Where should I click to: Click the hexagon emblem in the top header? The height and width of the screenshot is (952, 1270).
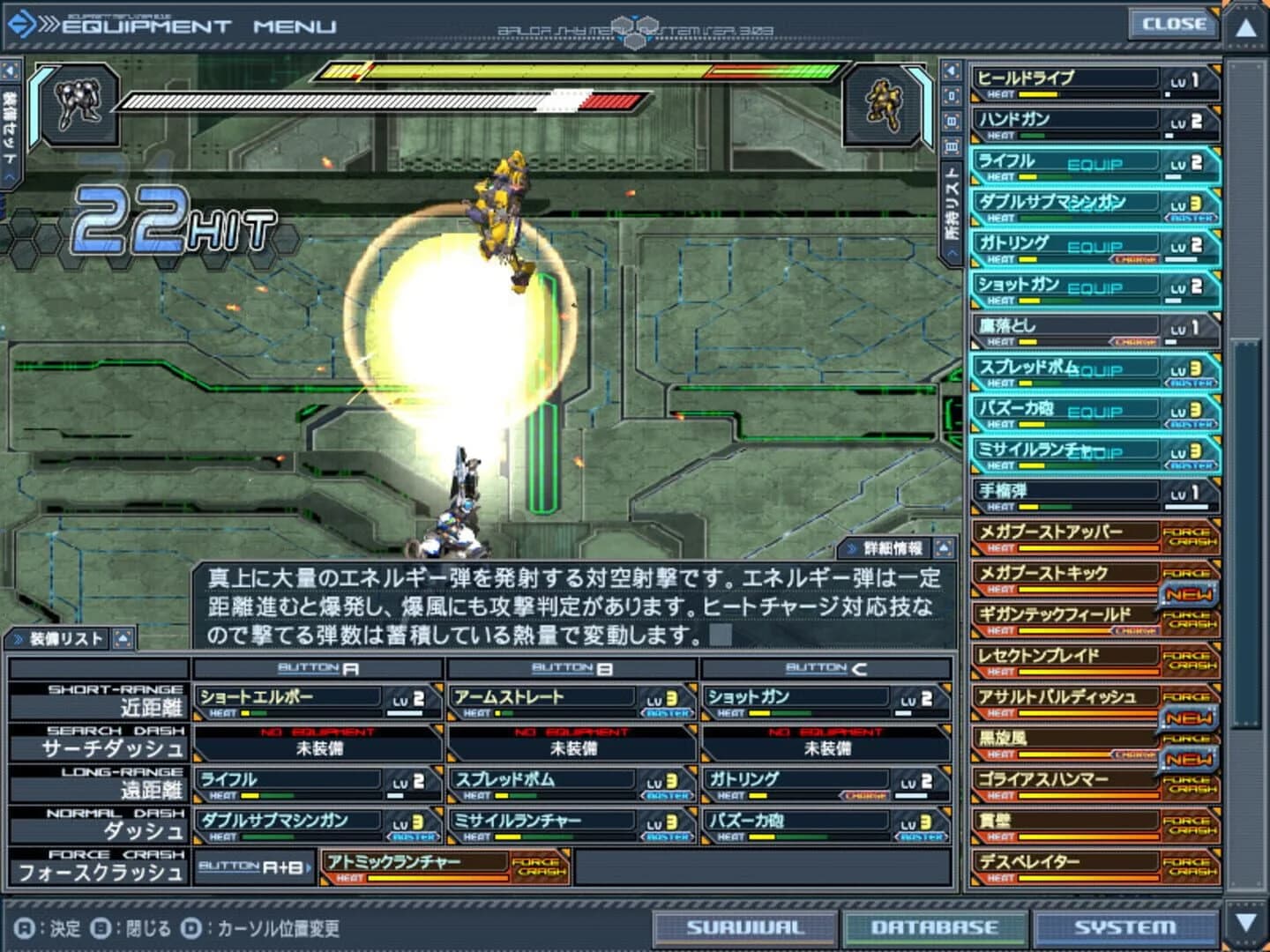[633, 25]
